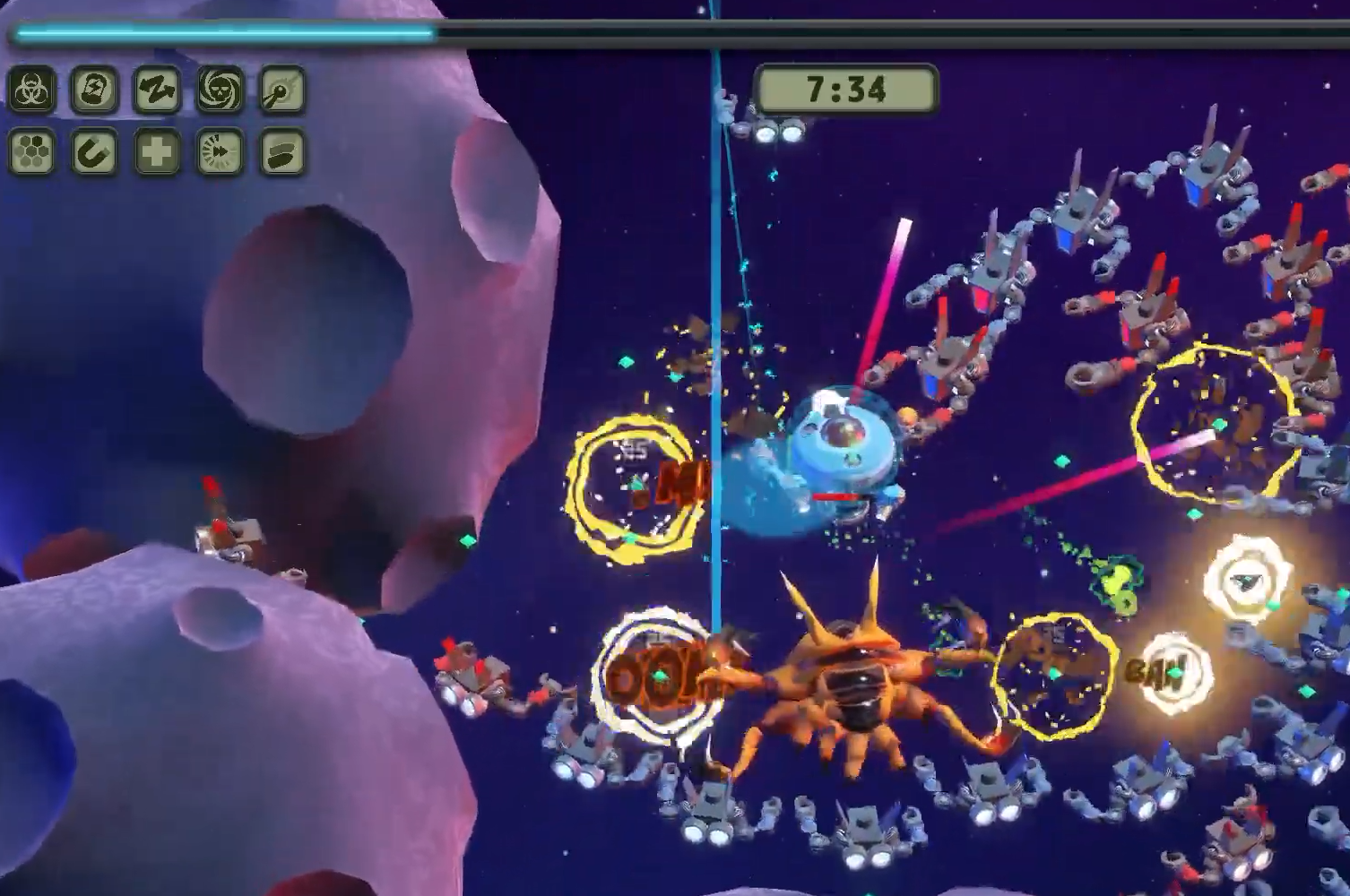This screenshot has width=1350, height=896.
Task: Click the swirling skull vortex ability icon
Action: [x=220, y=90]
